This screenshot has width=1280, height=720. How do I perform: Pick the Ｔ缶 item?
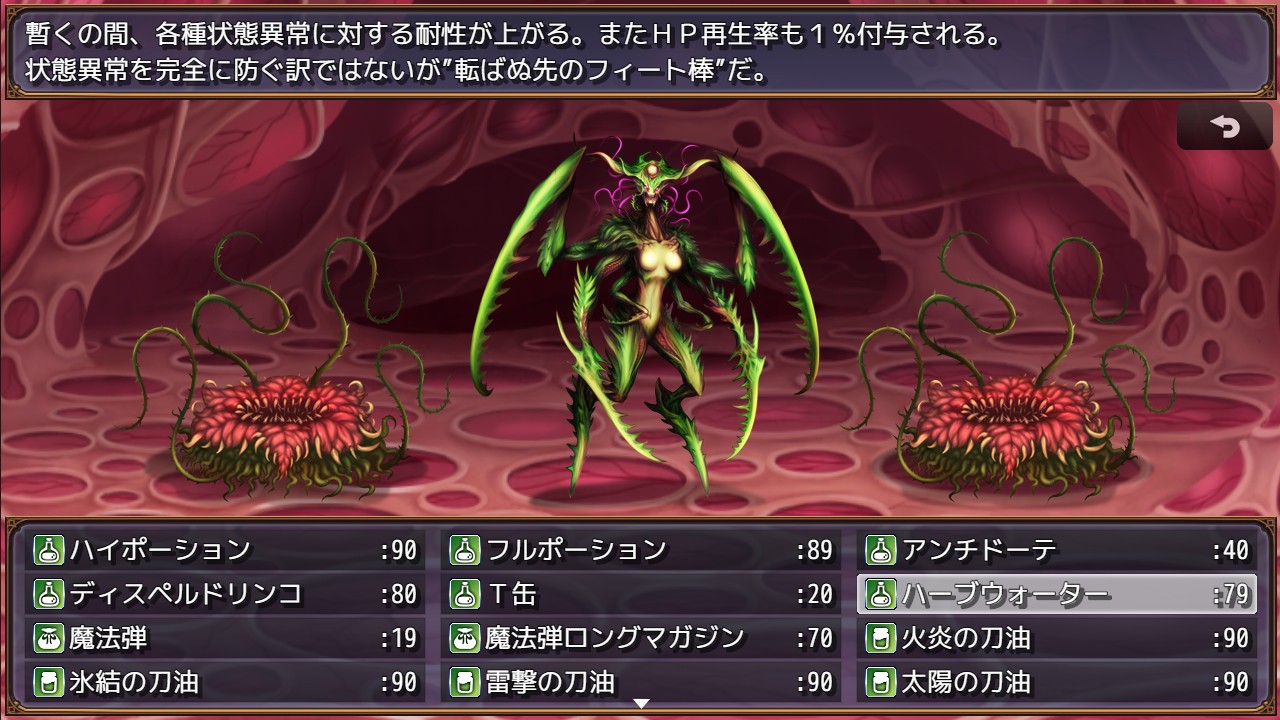[641, 594]
